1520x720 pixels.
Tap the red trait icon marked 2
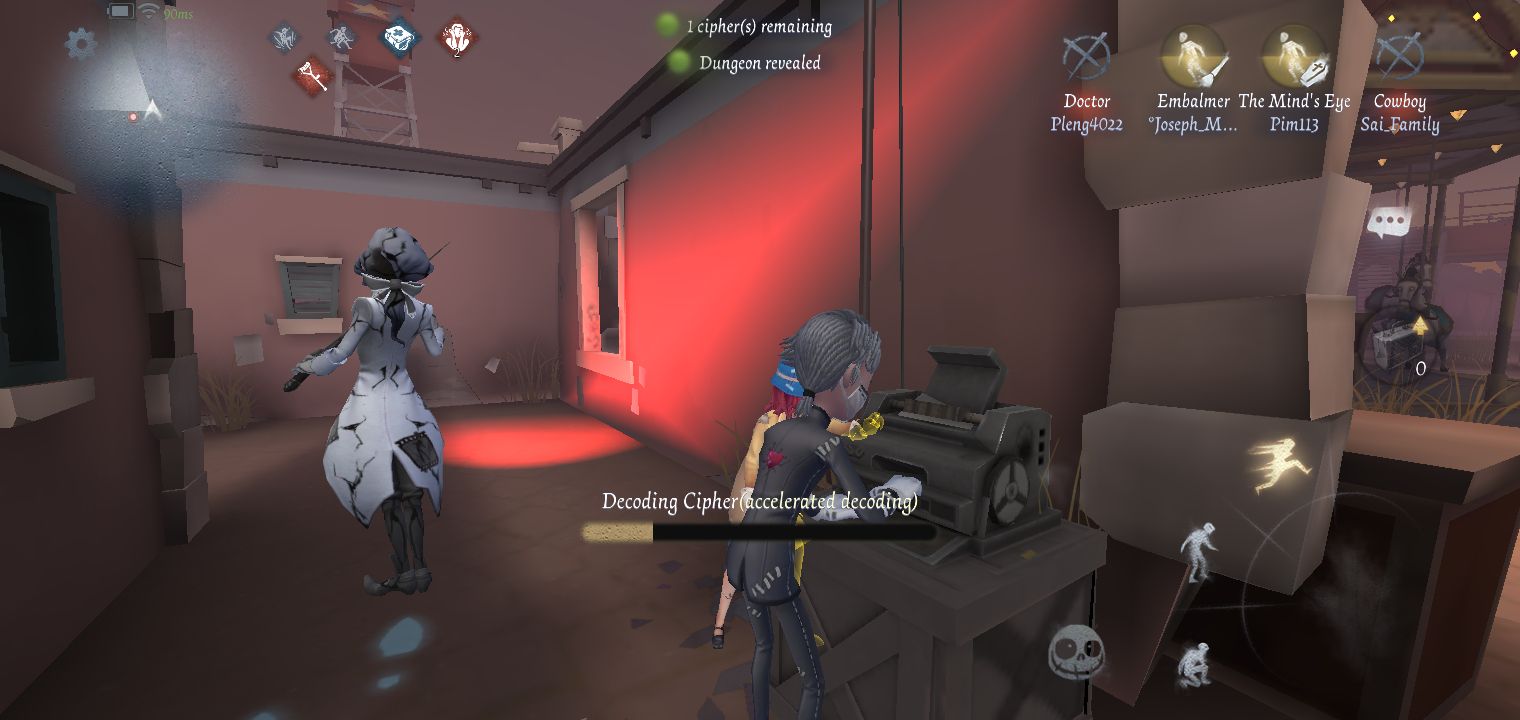[x=457, y=39]
